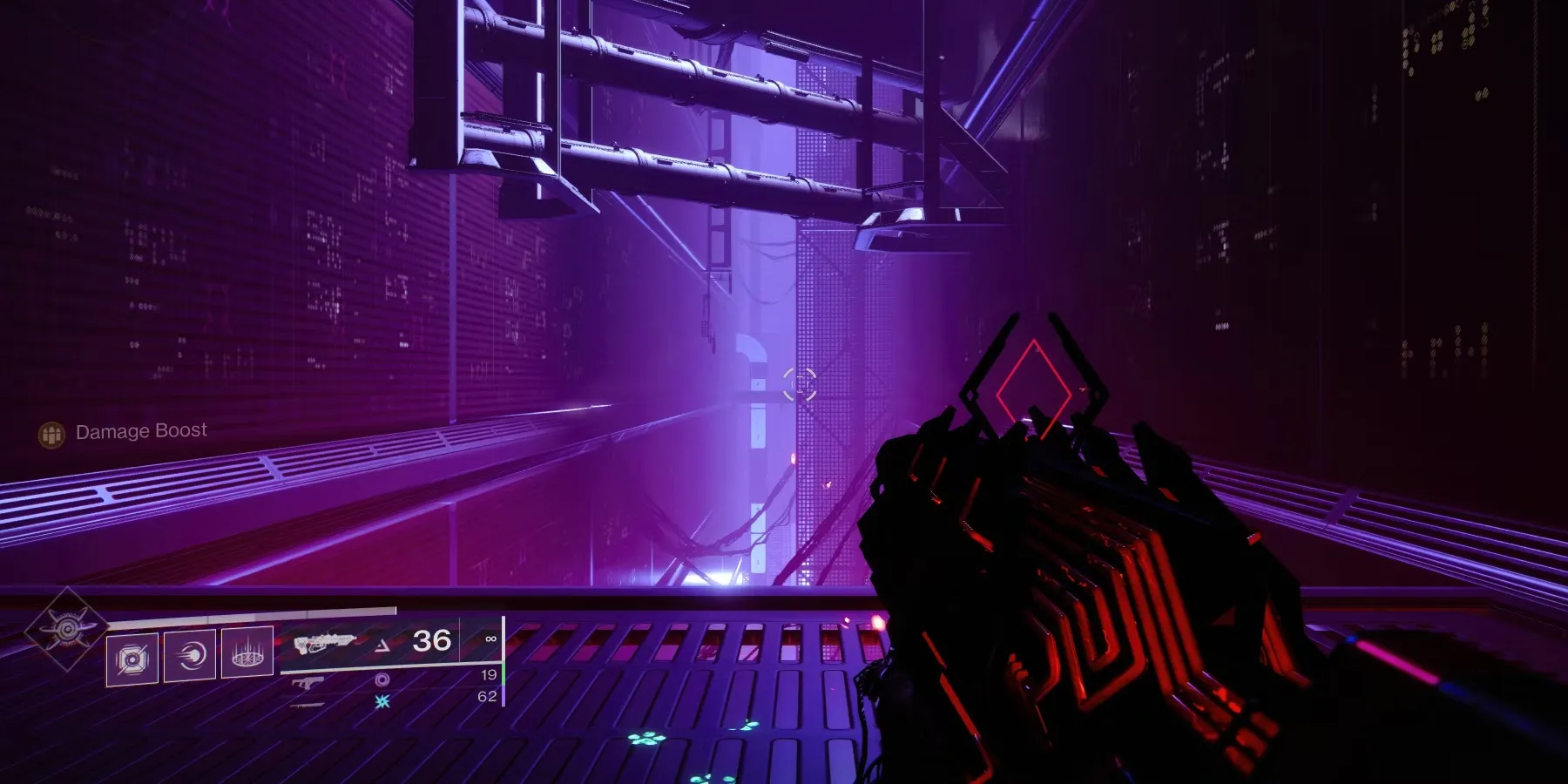The width and height of the screenshot is (1568, 784).
Task: Switch to the third weapon silhouette
Action: pyautogui.click(x=306, y=704)
